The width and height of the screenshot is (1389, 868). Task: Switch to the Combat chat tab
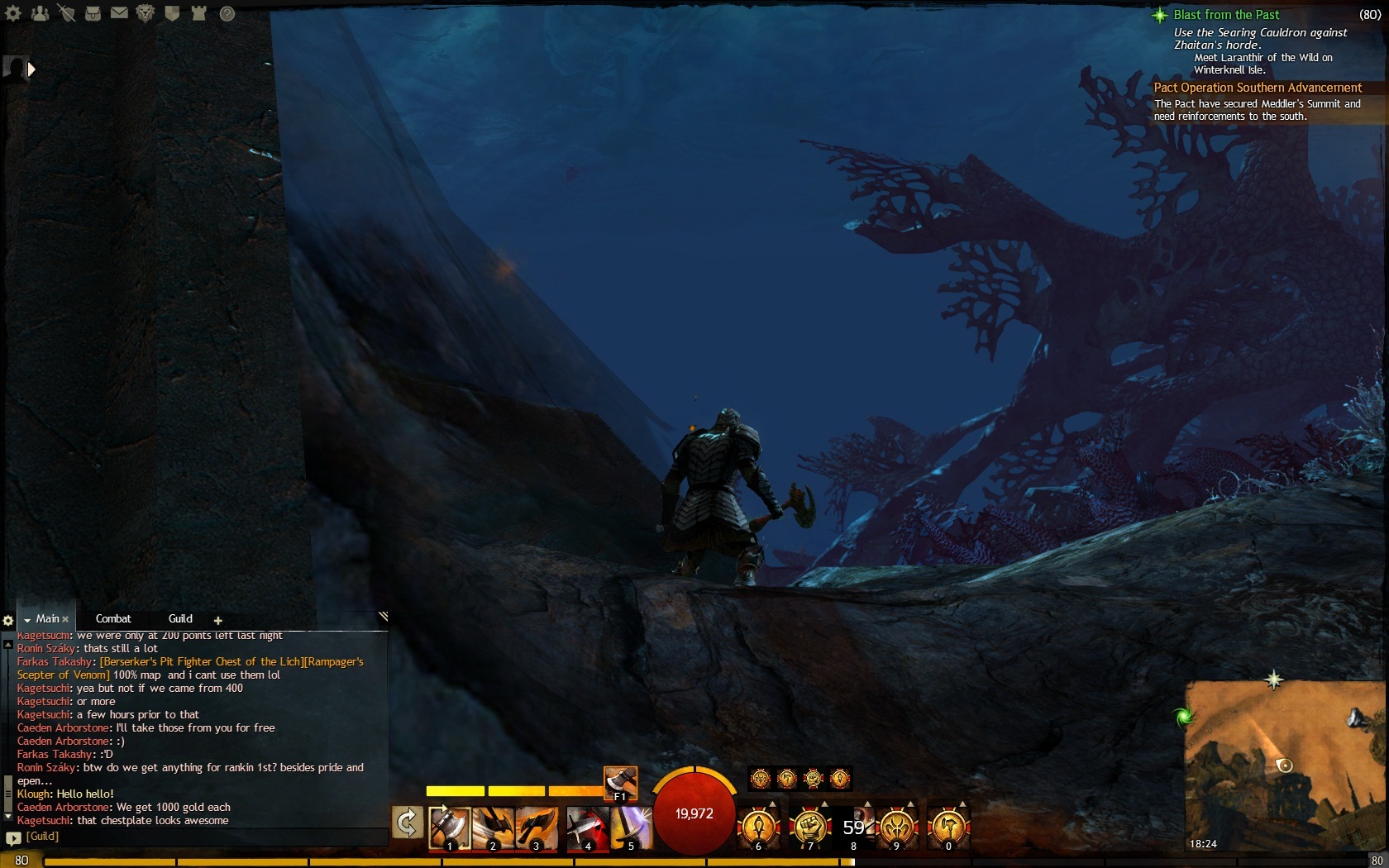tap(113, 618)
